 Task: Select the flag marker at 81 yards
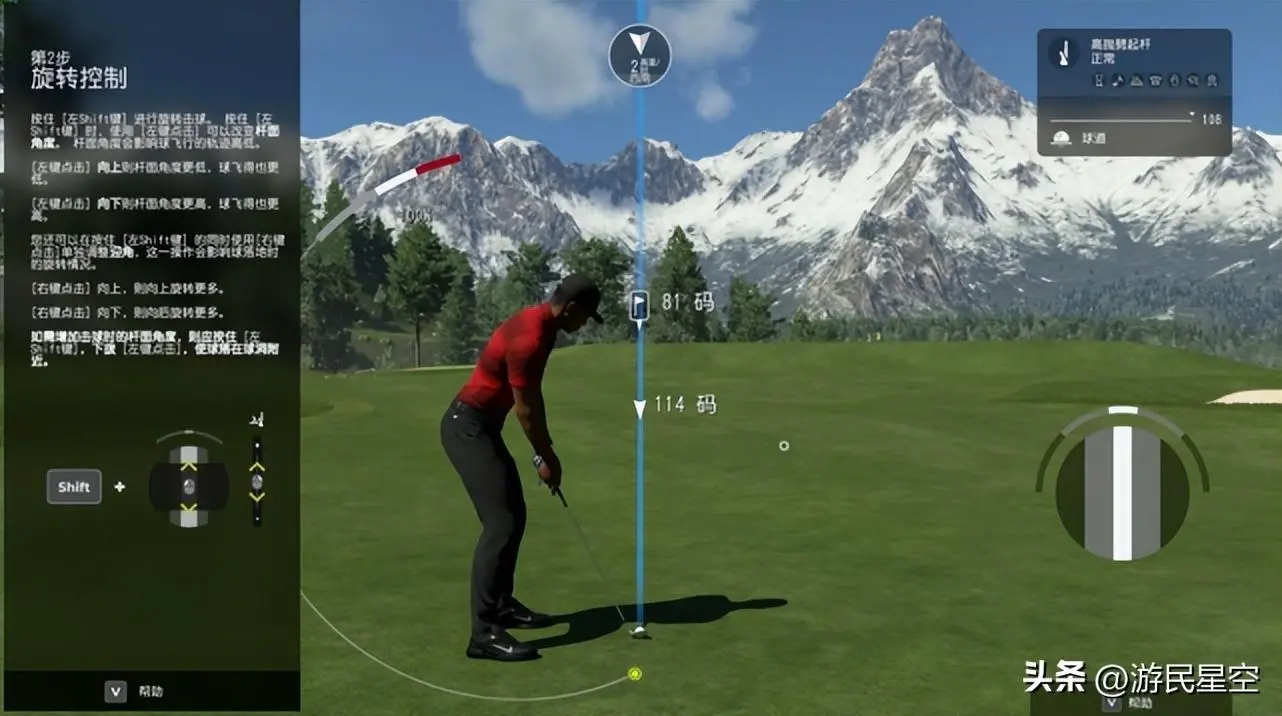coord(640,304)
